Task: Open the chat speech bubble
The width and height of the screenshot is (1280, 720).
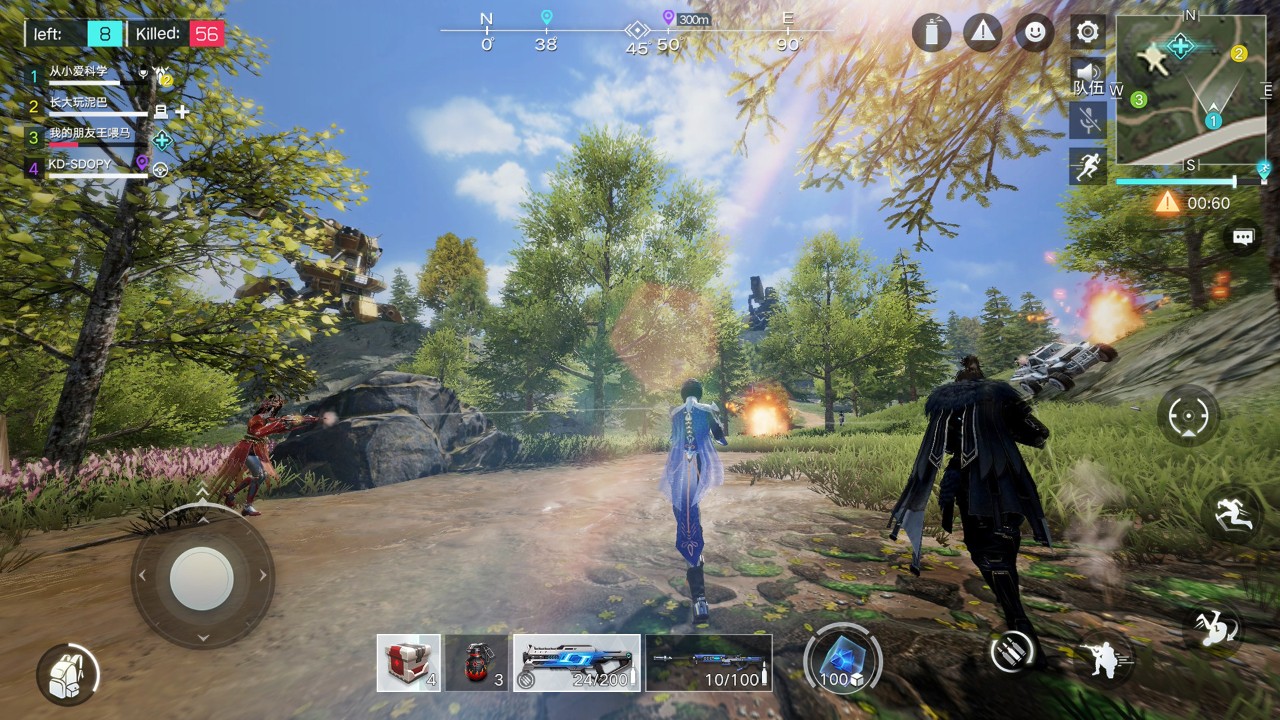Action: point(1243,238)
